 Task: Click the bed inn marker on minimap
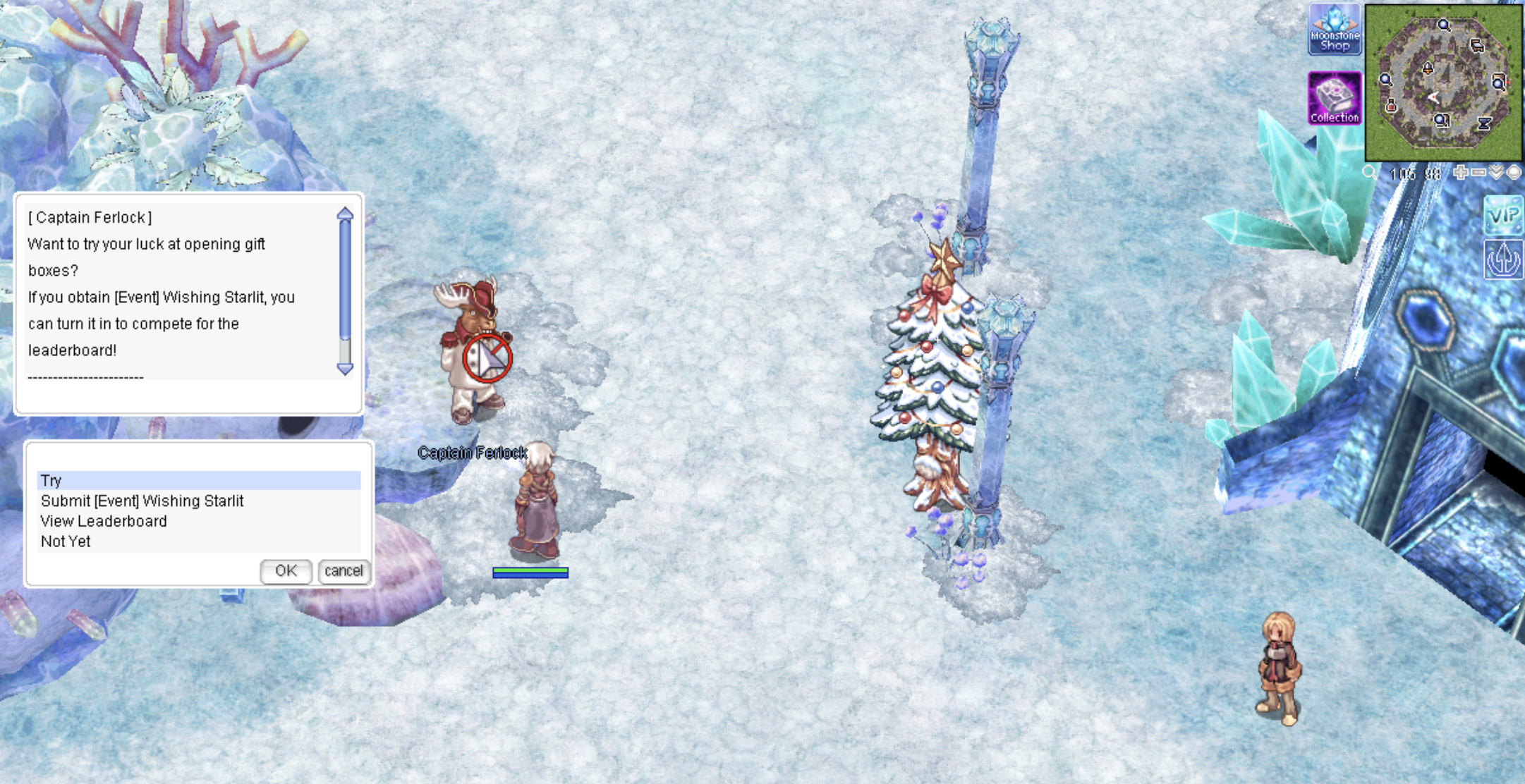(1477, 47)
